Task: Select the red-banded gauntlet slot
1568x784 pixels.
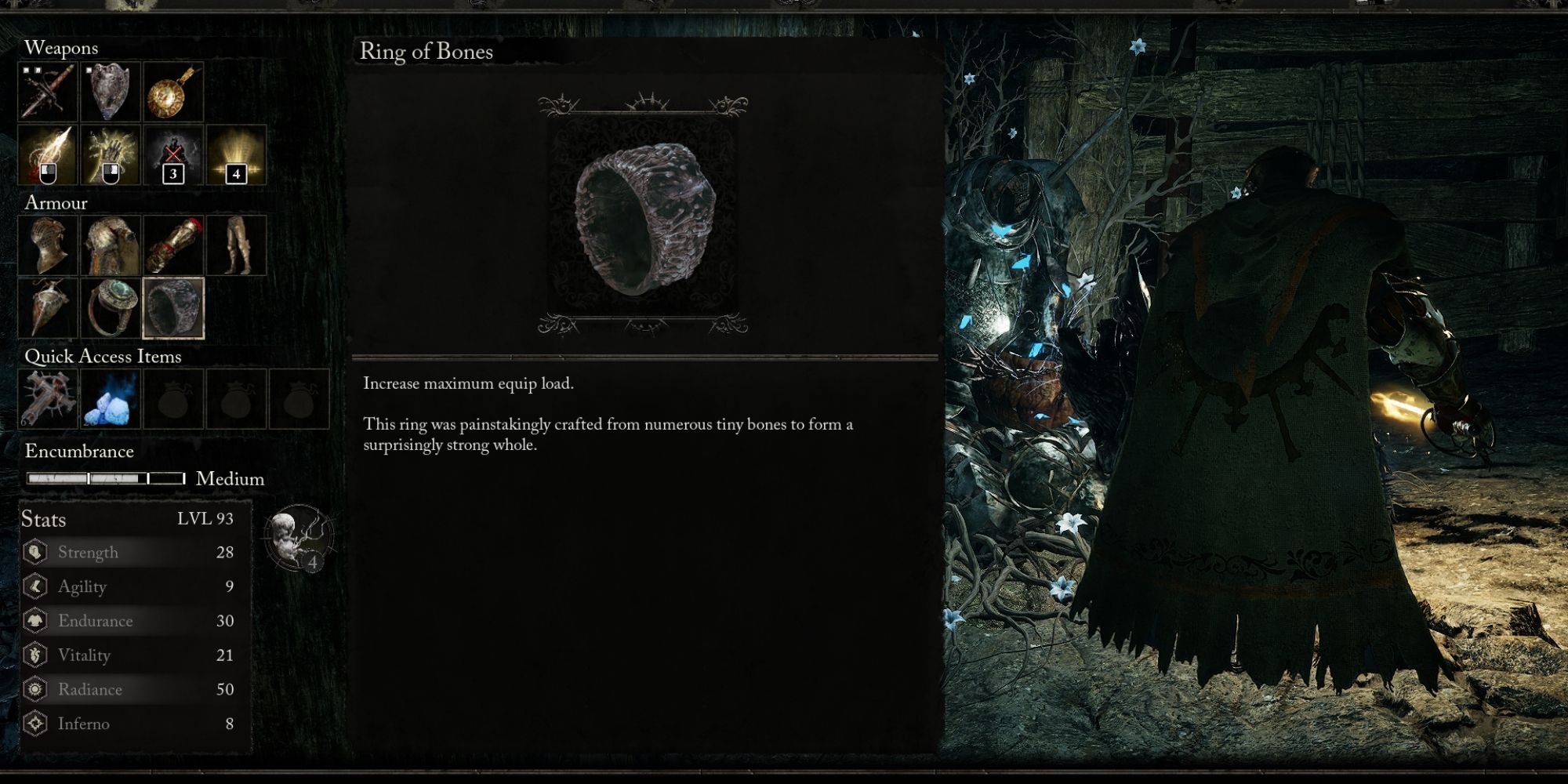Action: pos(172,245)
